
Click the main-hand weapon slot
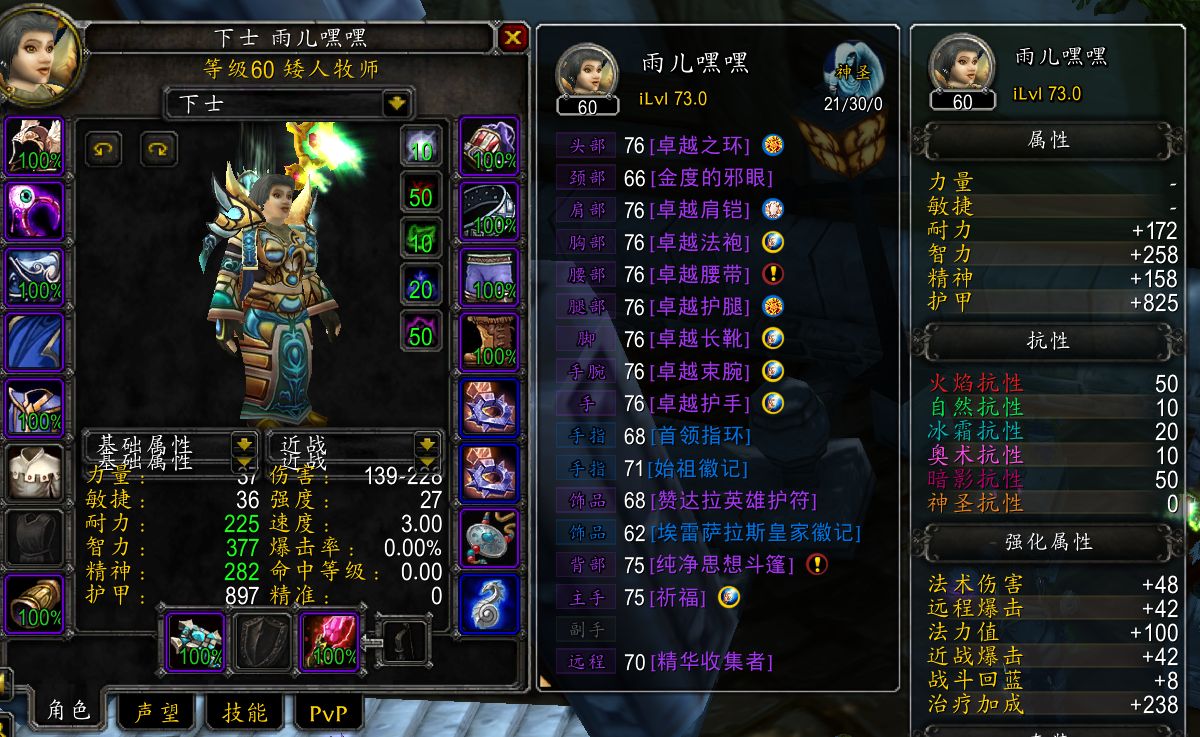click(196, 641)
